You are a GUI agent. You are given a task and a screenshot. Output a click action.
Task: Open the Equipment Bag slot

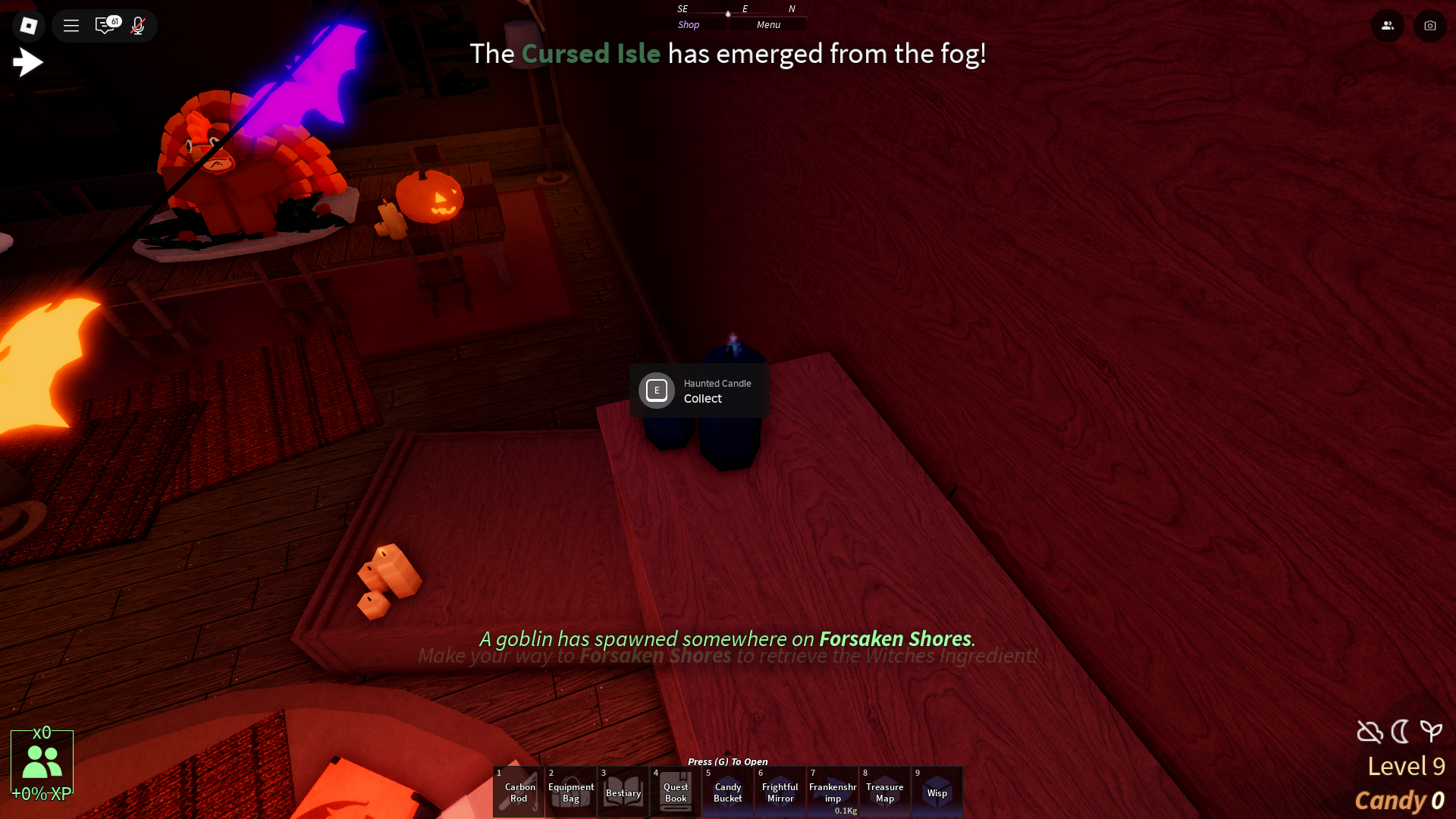pyautogui.click(x=571, y=792)
